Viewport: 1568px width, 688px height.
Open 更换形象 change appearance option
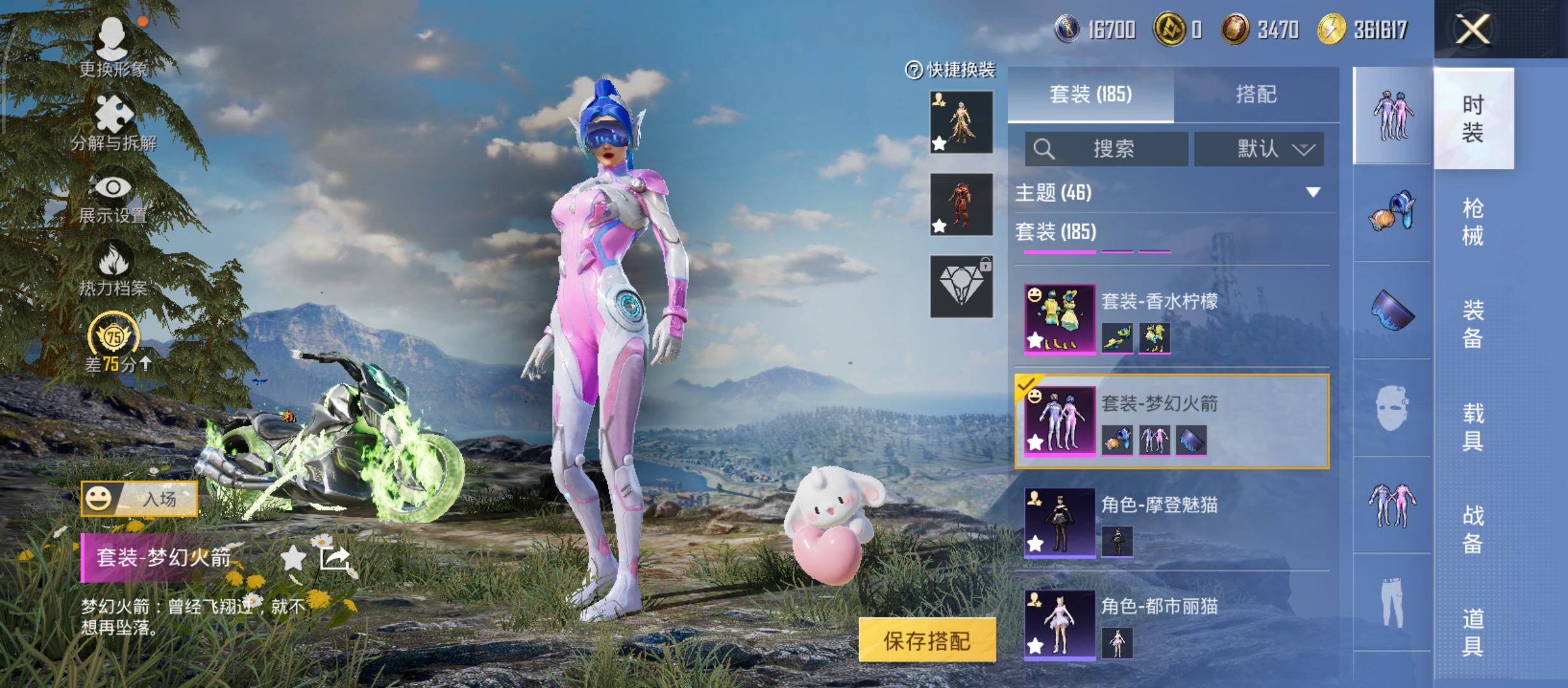(113, 48)
